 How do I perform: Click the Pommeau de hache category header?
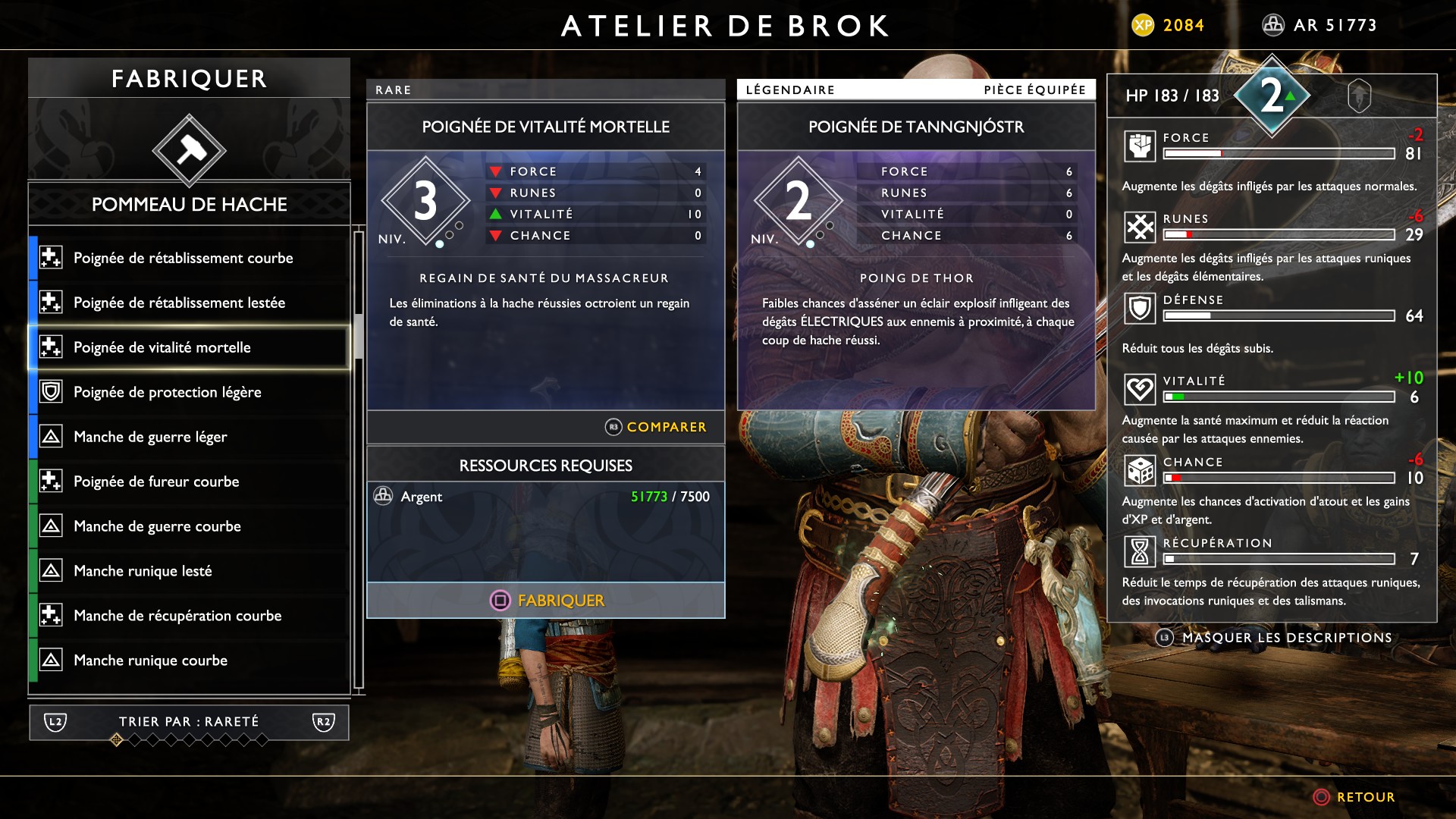point(189,204)
